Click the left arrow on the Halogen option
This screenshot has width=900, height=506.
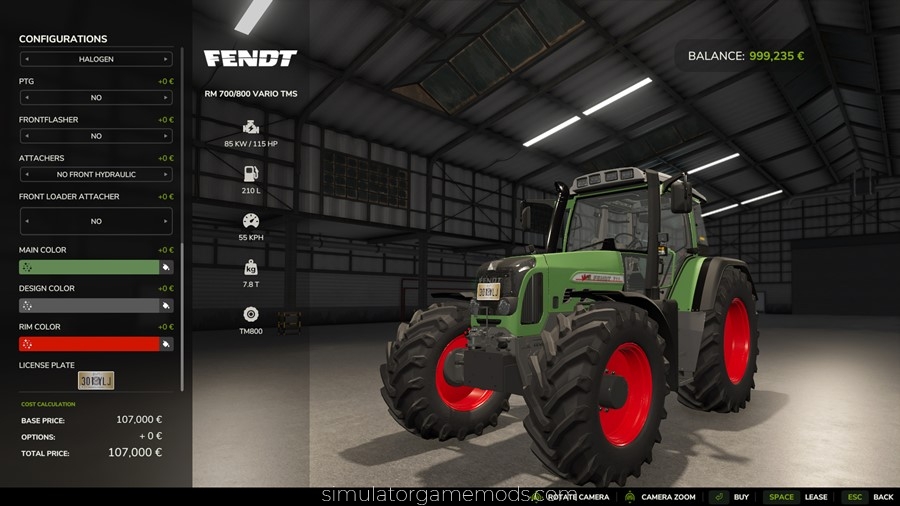click(x=26, y=59)
